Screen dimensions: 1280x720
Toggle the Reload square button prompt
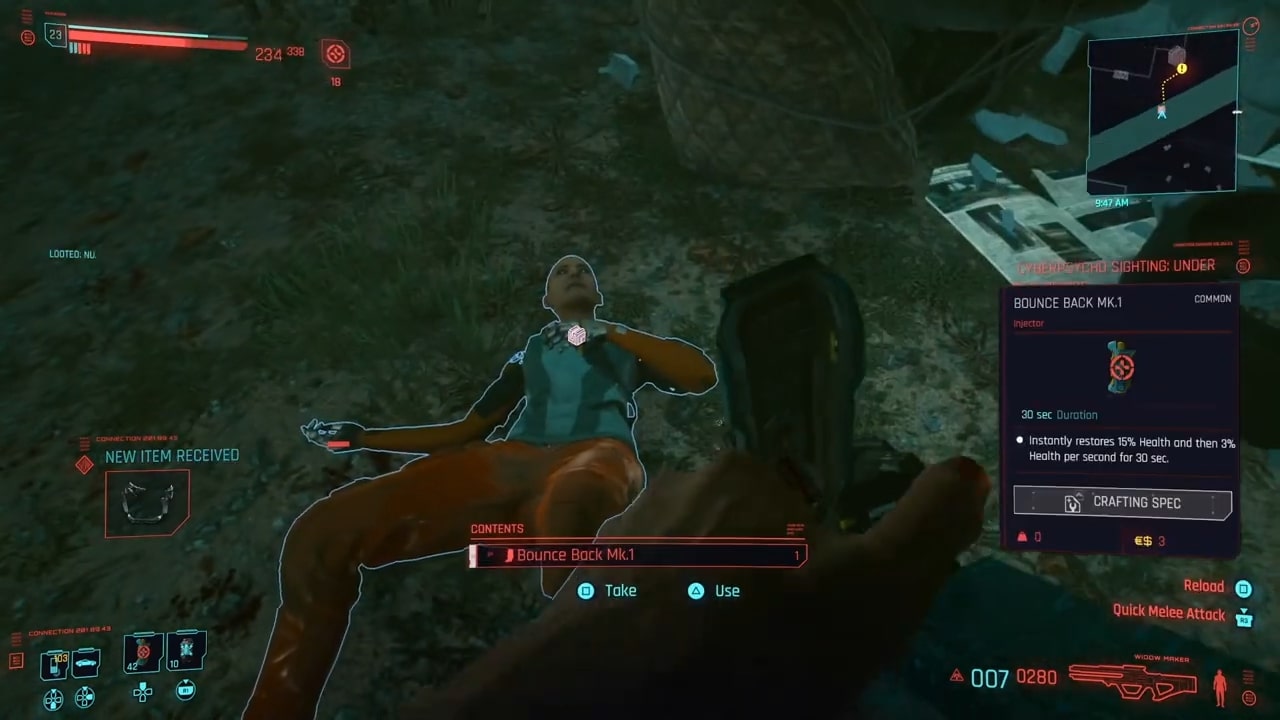pyautogui.click(x=1243, y=587)
